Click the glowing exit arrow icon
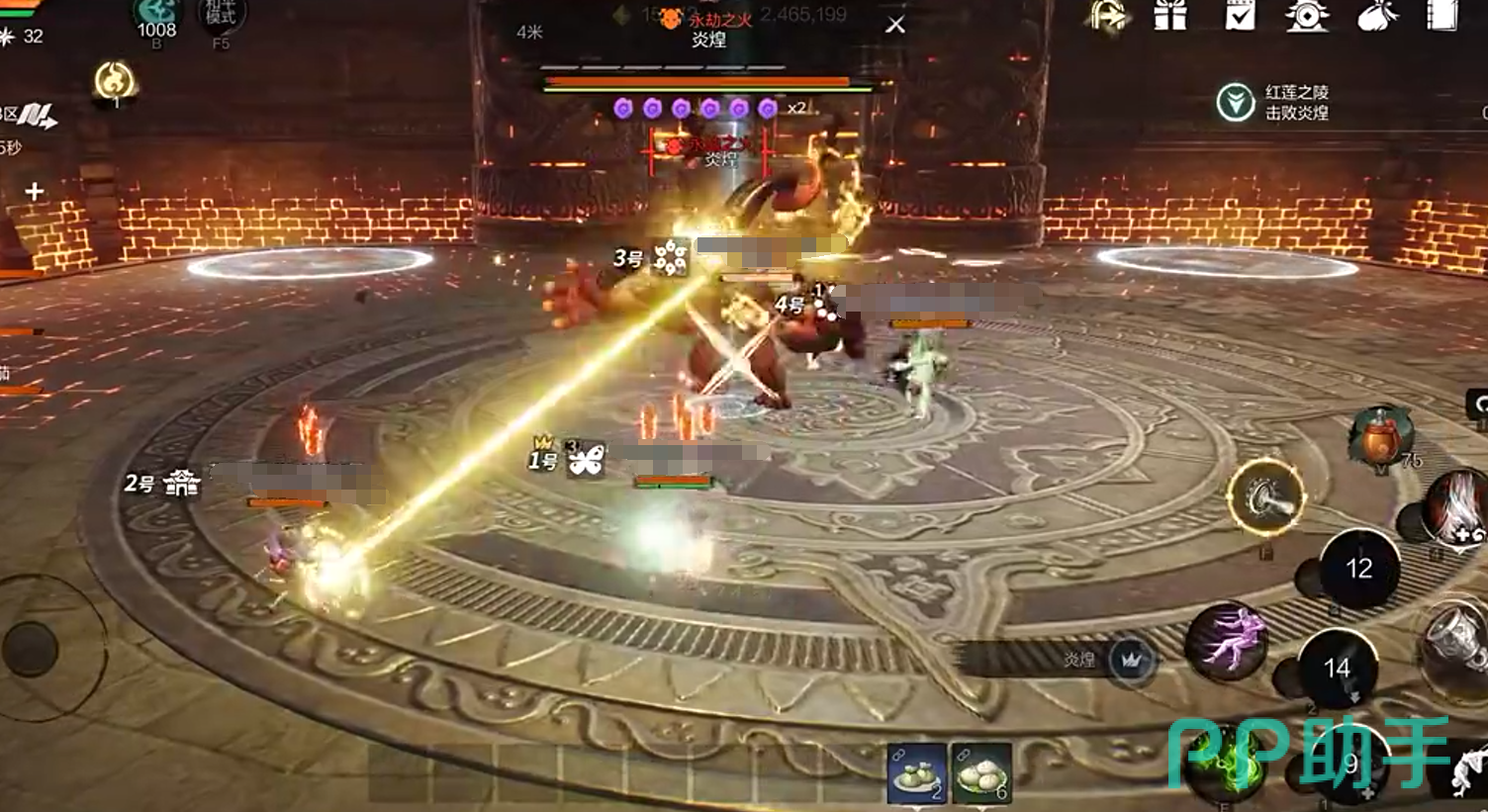This screenshot has height=812, width=1488. click(x=1109, y=16)
